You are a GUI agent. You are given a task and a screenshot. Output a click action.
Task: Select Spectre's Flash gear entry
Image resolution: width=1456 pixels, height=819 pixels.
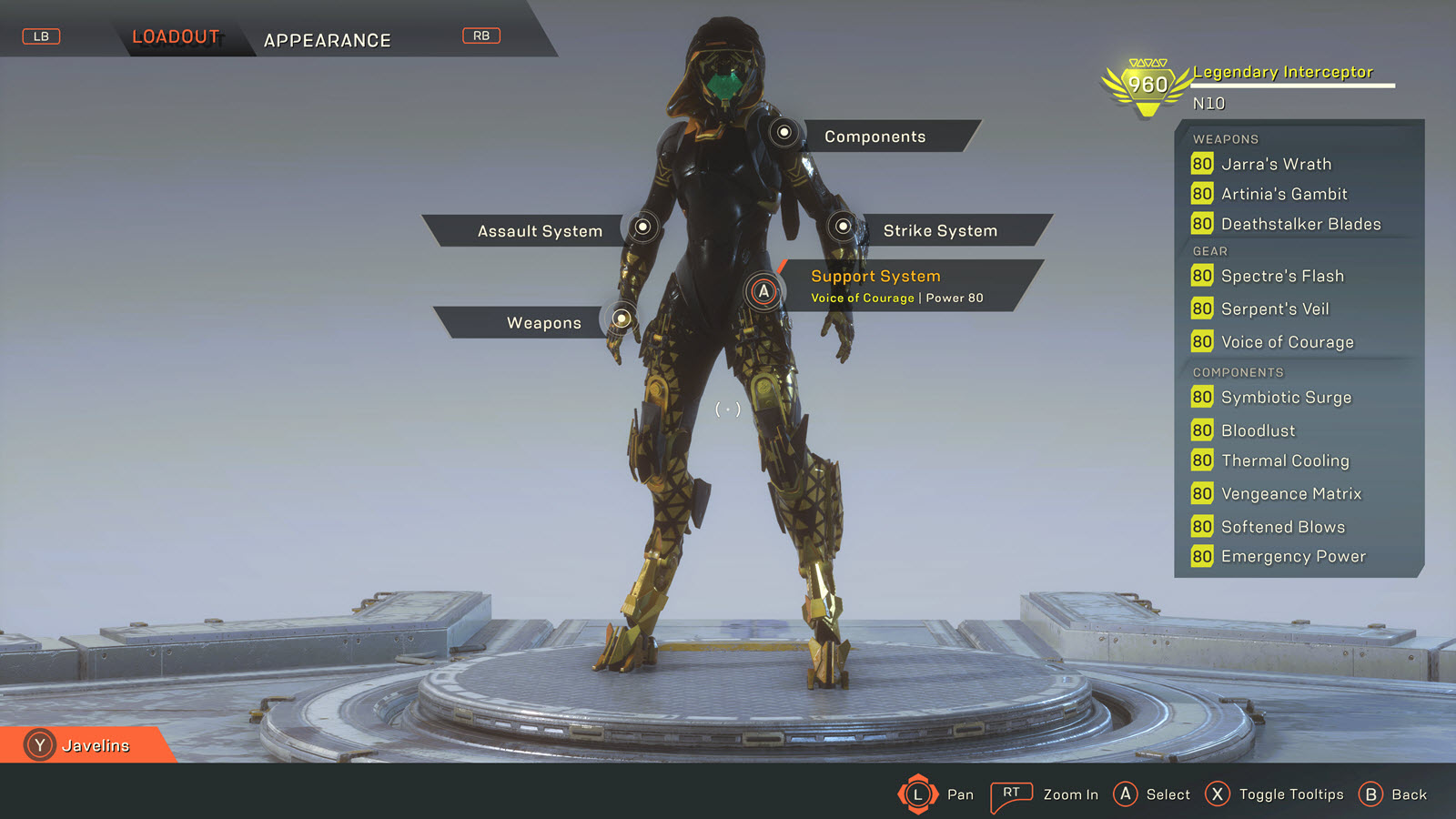1281,276
